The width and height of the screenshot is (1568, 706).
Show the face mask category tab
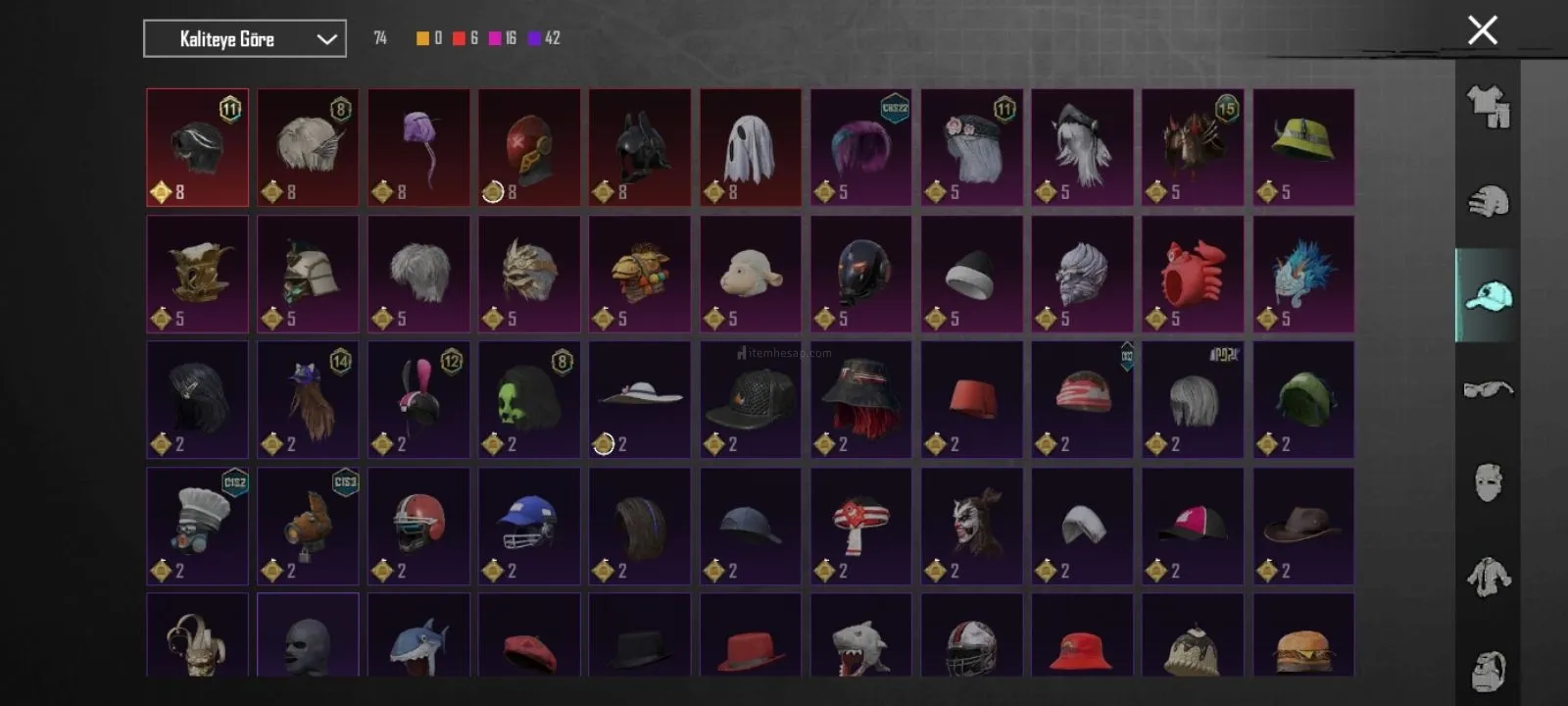point(1488,482)
